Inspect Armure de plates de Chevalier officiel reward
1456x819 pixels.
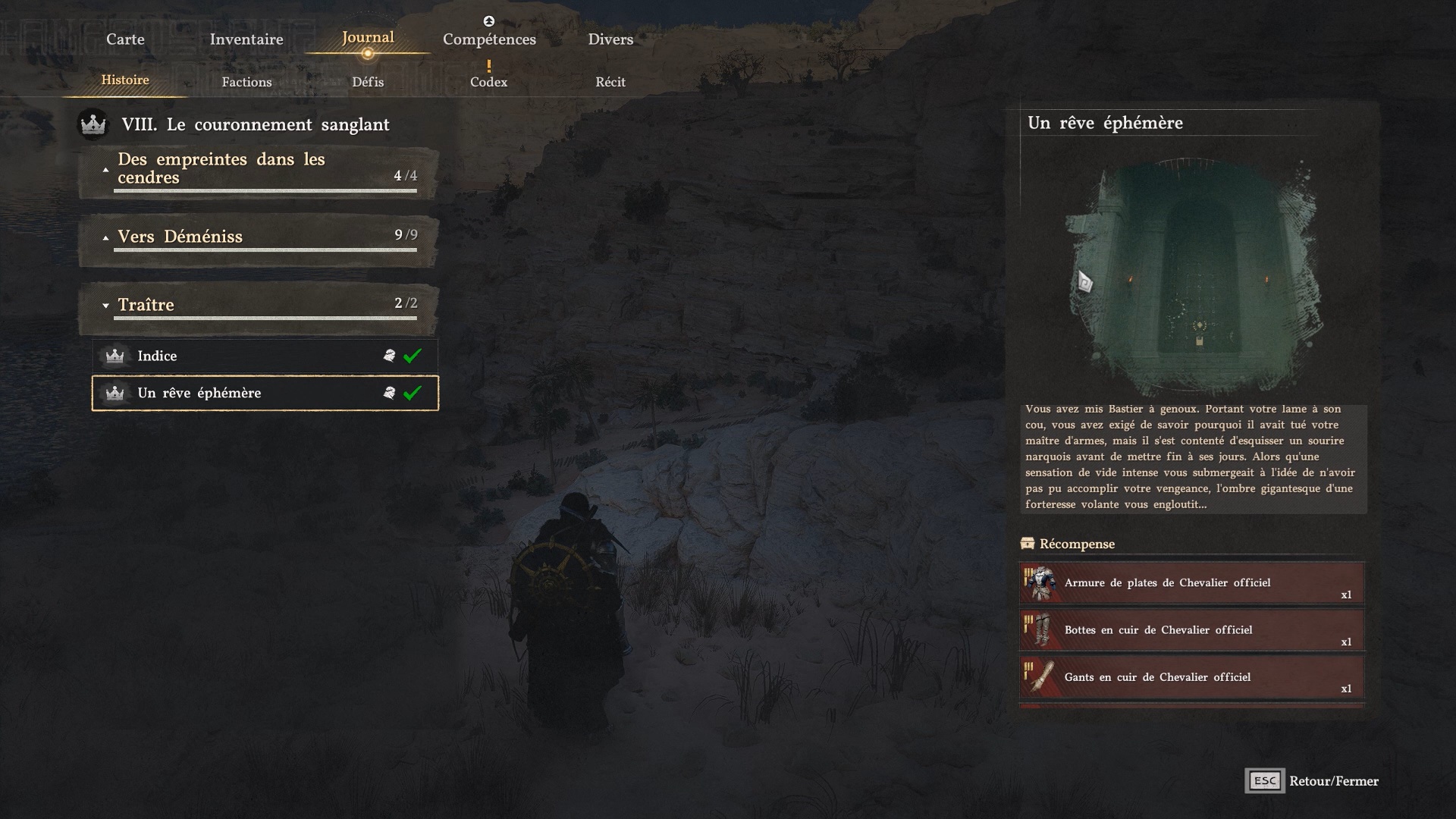tap(1191, 583)
